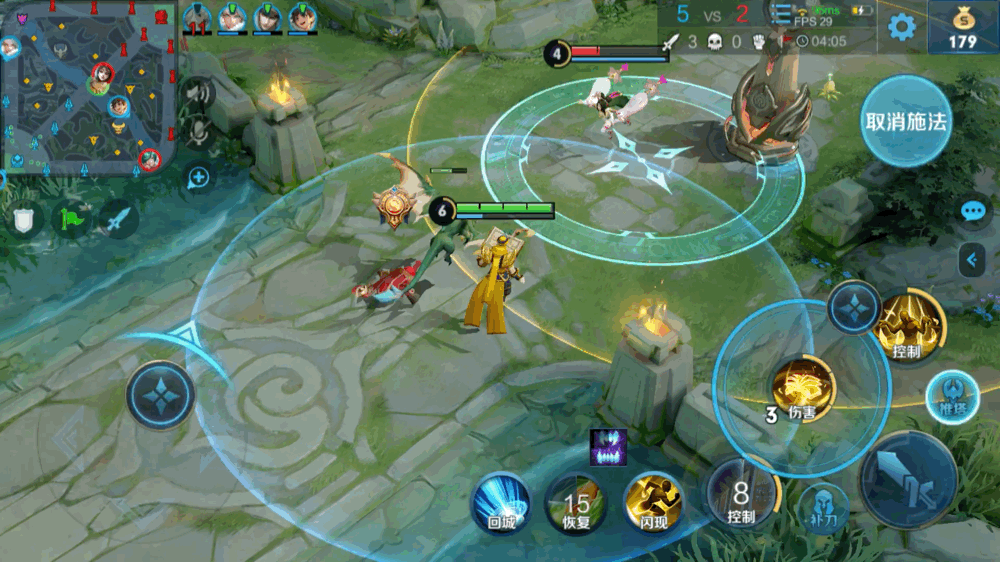The image size is (1000, 562).
Task: Open the settings gear menu
Action: pos(902,27)
